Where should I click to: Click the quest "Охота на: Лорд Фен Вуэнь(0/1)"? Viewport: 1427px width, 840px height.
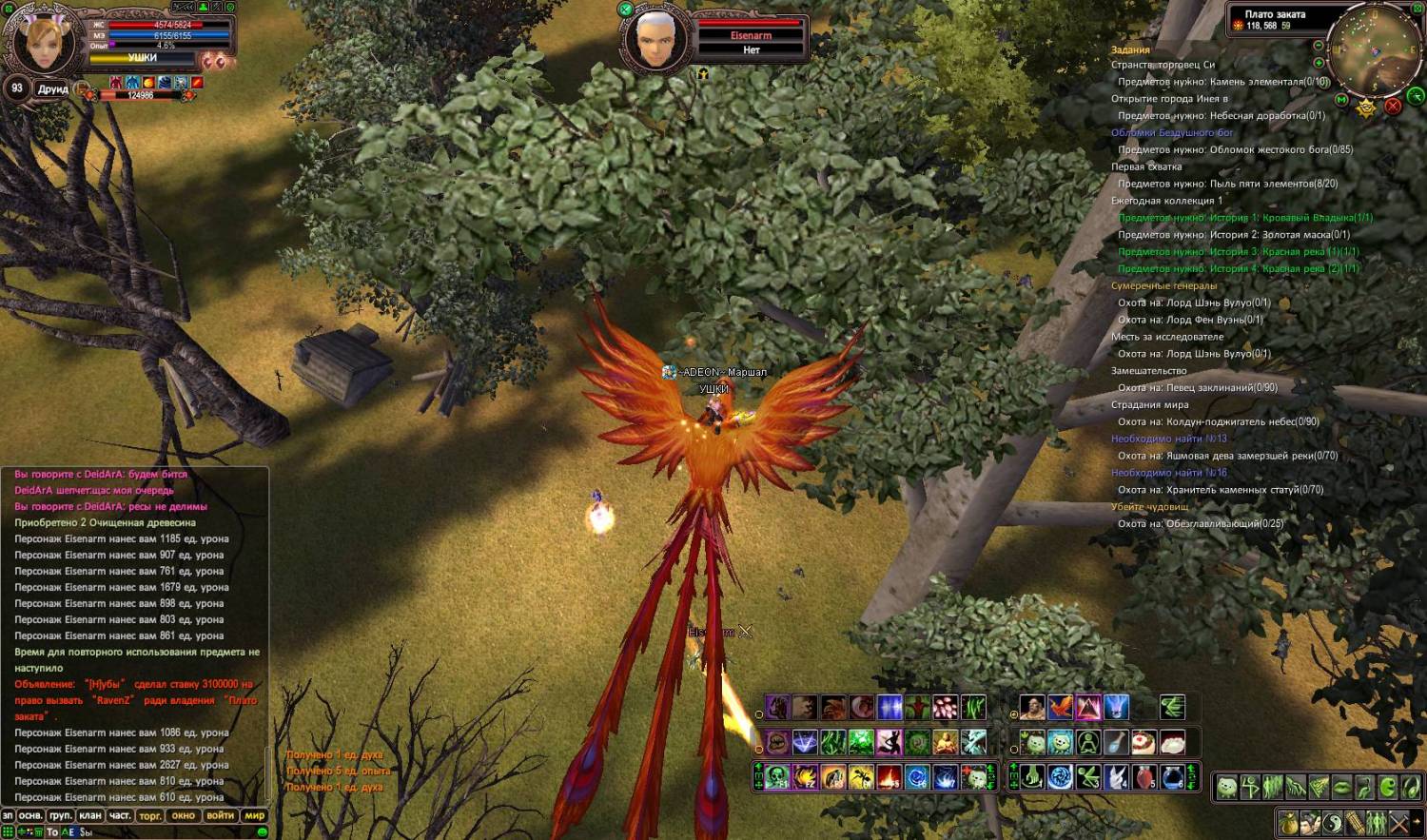[1190, 320]
